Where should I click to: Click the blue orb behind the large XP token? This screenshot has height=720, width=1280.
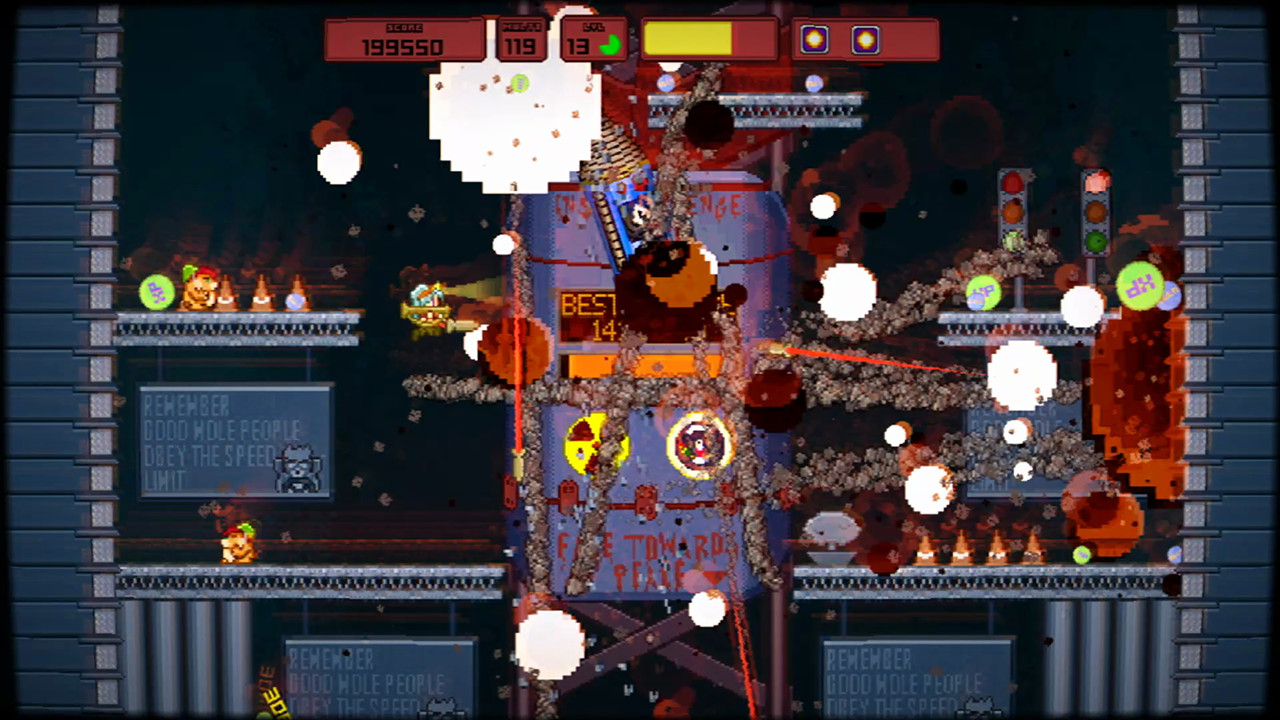tap(1170, 297)
